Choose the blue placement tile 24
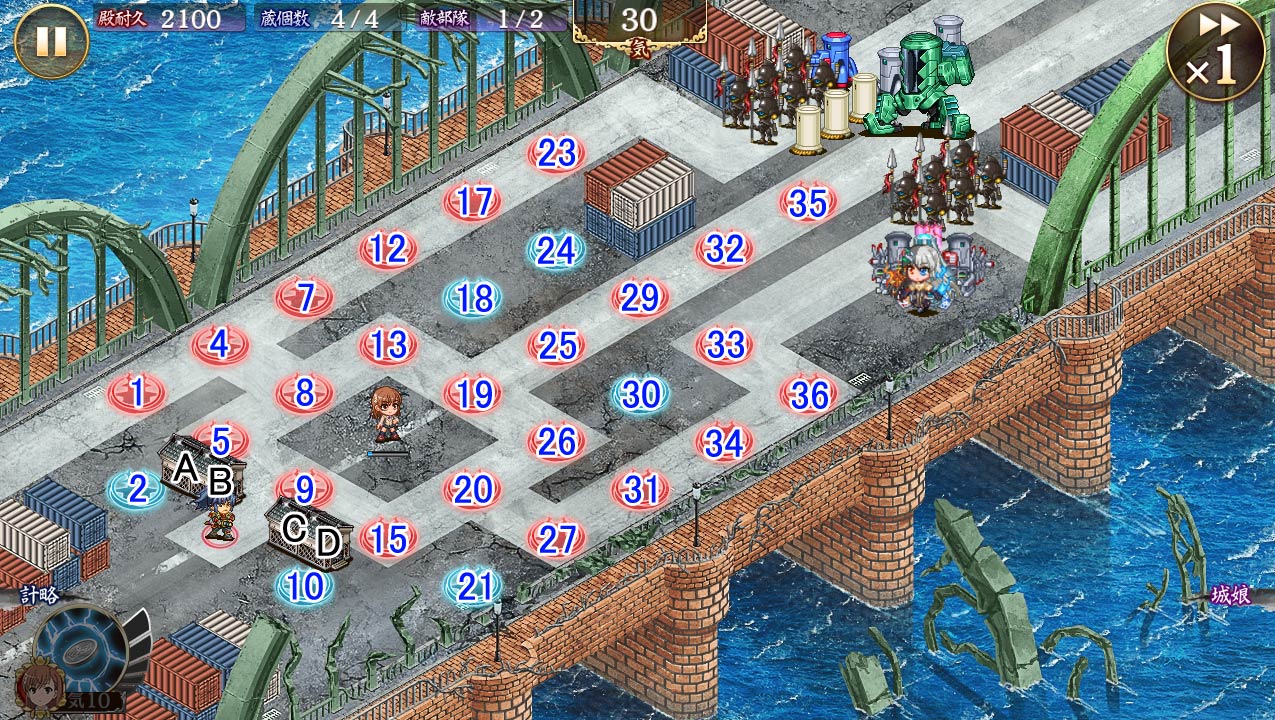 [557, 251]
